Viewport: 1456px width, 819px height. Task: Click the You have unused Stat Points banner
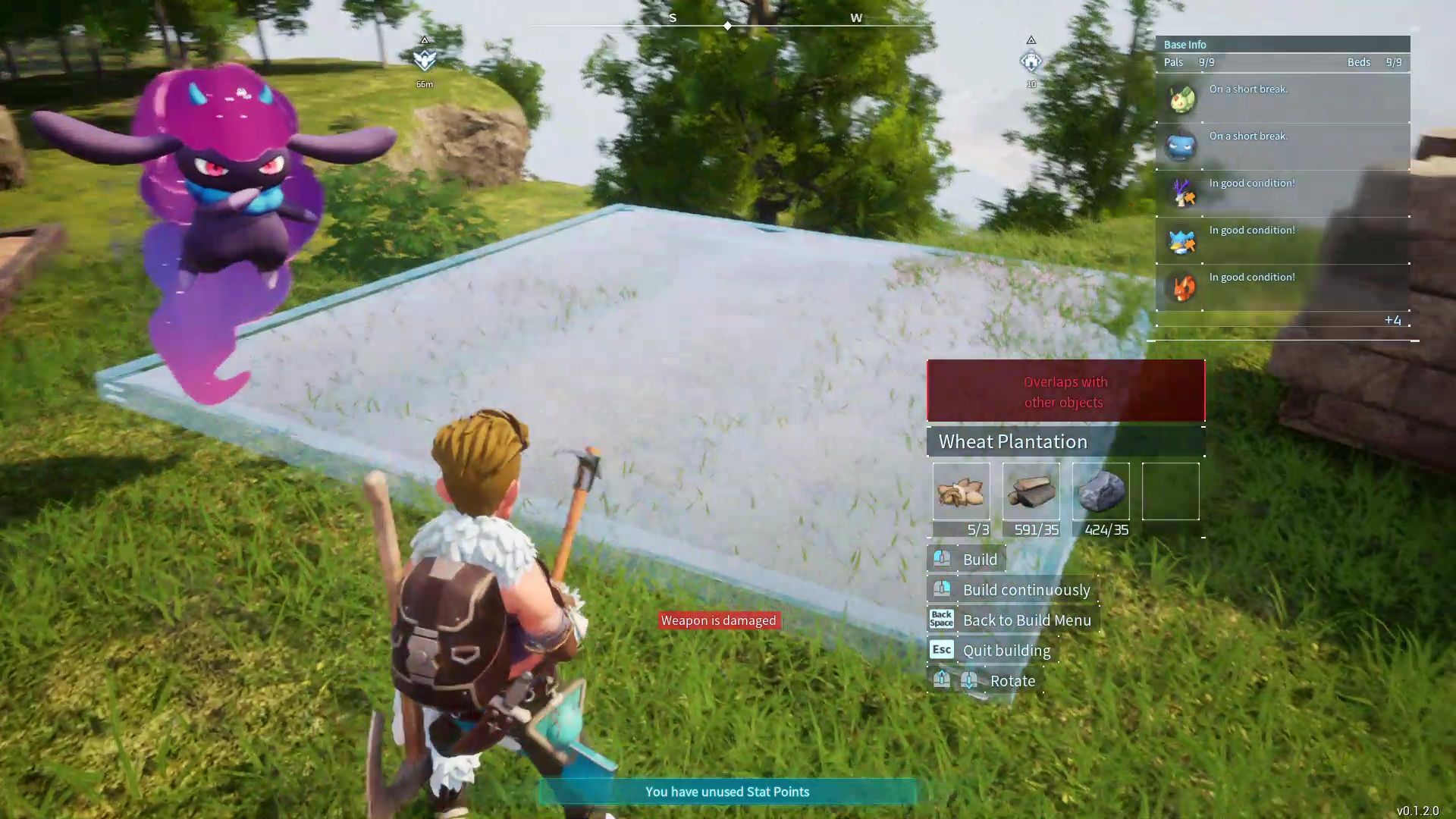pyautogui.click(x=726, y=791)
